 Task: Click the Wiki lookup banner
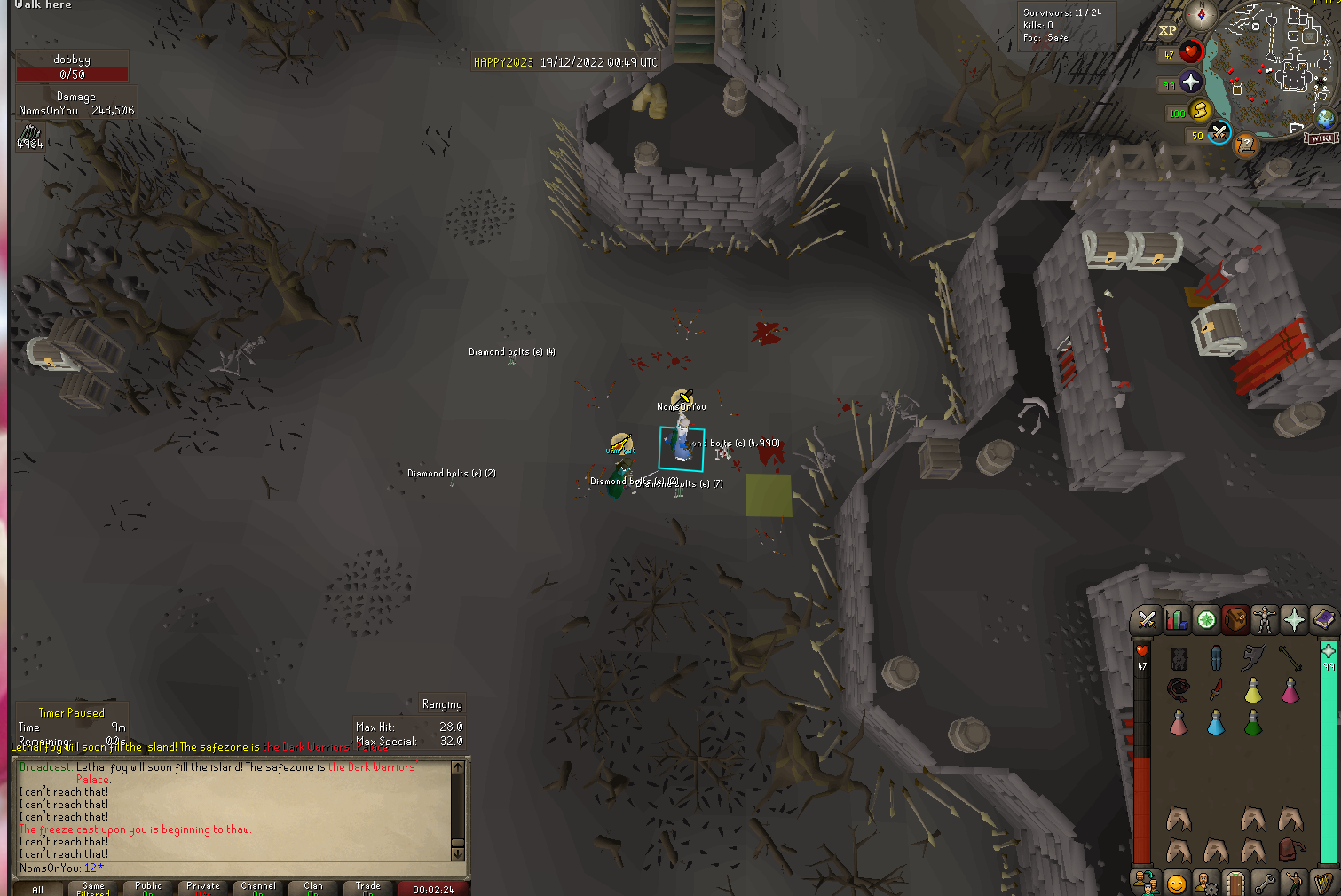[x=1320, y=138]
